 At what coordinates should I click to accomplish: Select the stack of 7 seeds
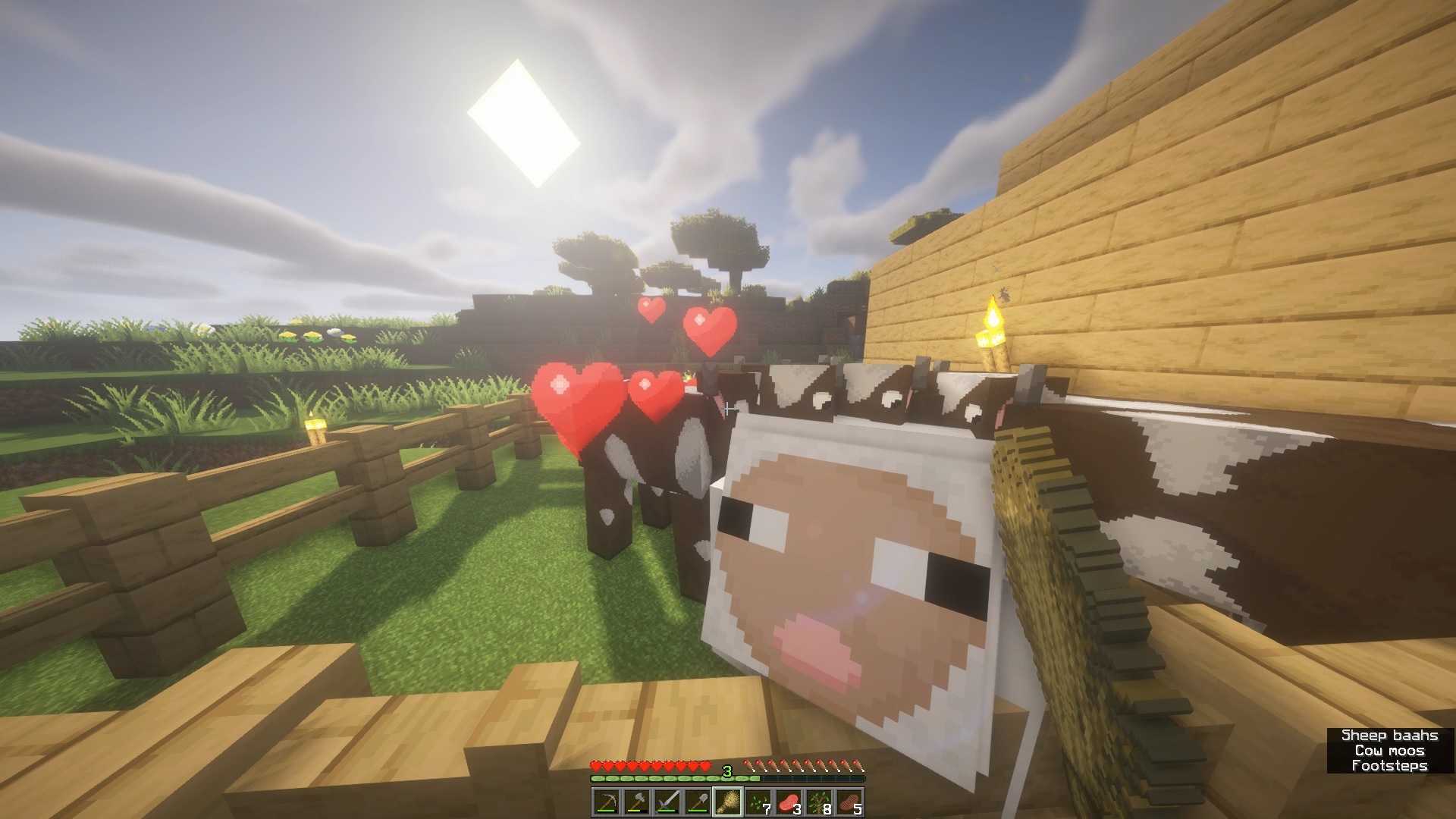[760, 801]
